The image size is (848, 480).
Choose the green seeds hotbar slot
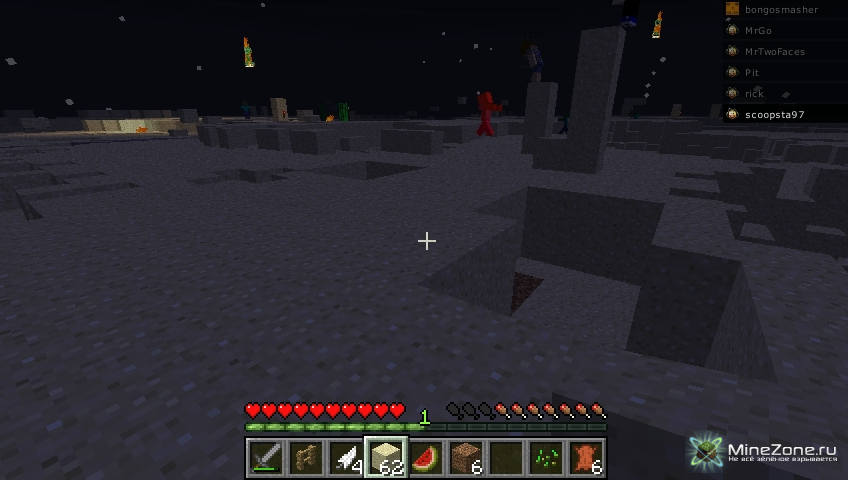point(546,458)
